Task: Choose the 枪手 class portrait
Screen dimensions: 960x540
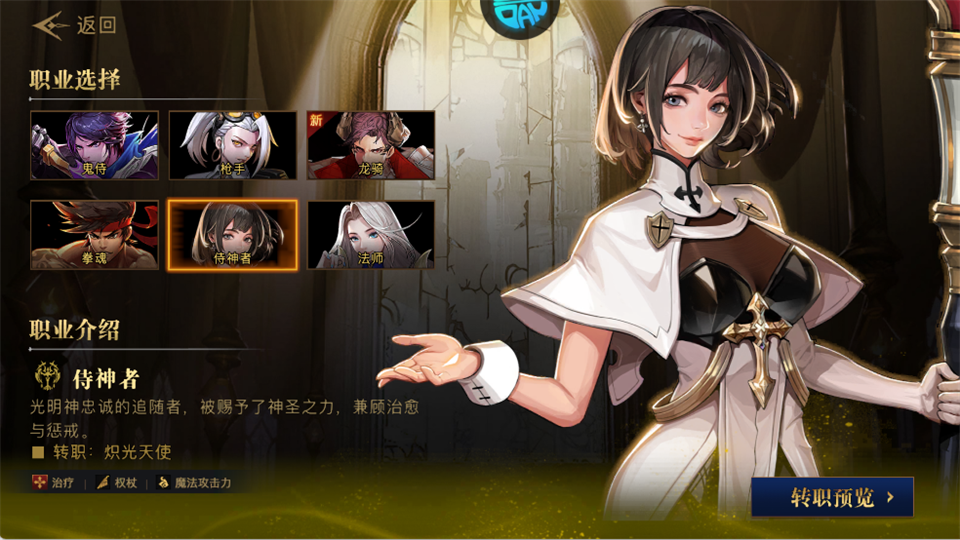Action: (x=232, y=145)
